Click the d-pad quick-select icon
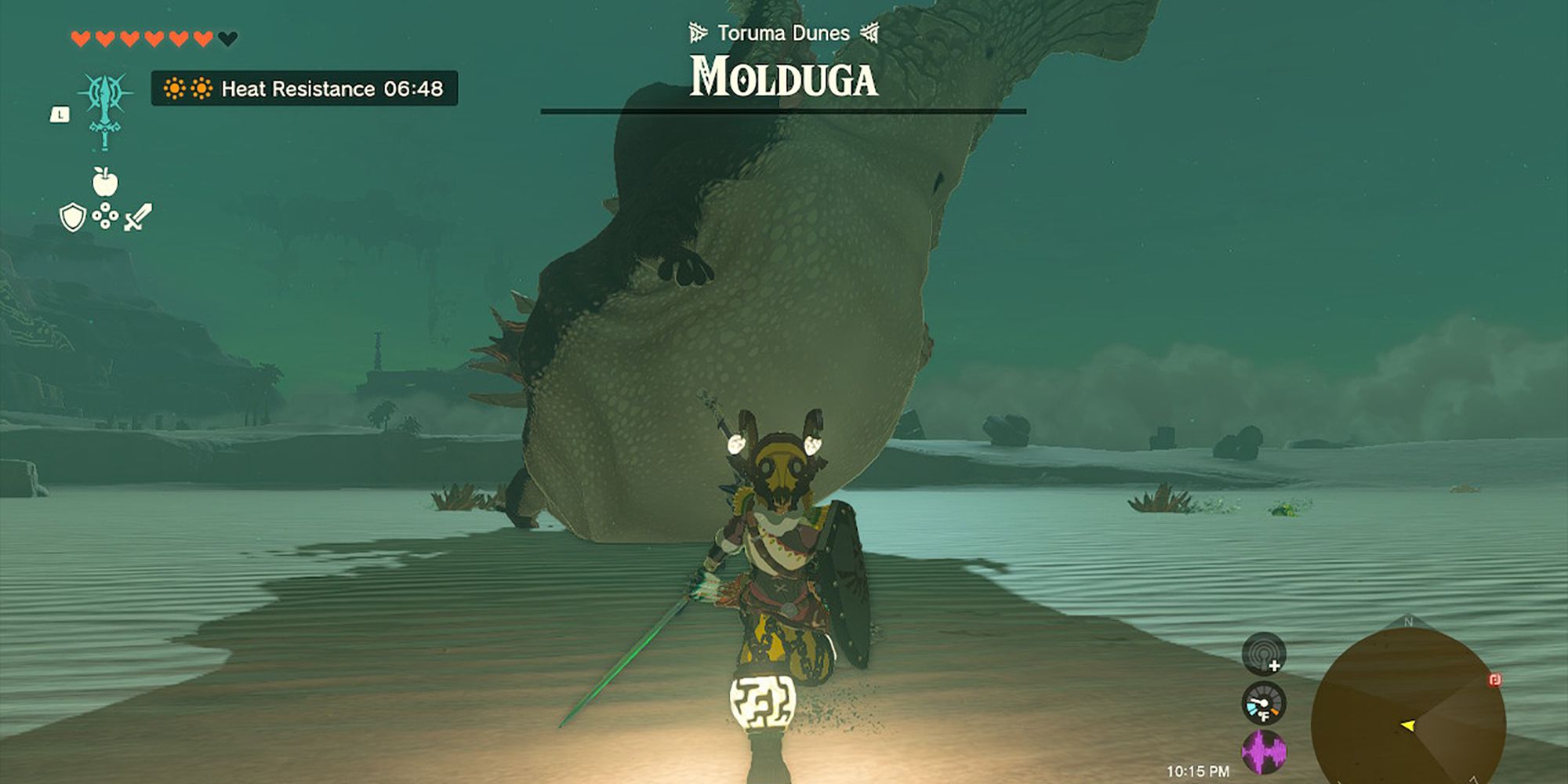 click(x=105, y=216)
